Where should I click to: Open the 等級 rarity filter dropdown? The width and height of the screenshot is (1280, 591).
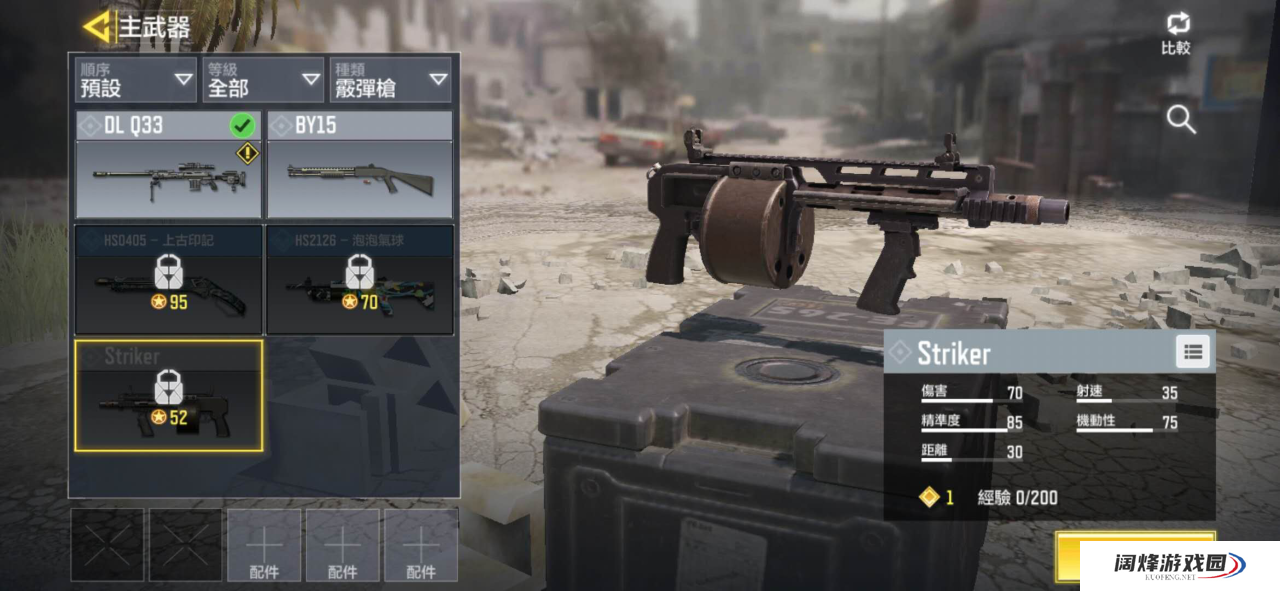(x=263, y=80)
